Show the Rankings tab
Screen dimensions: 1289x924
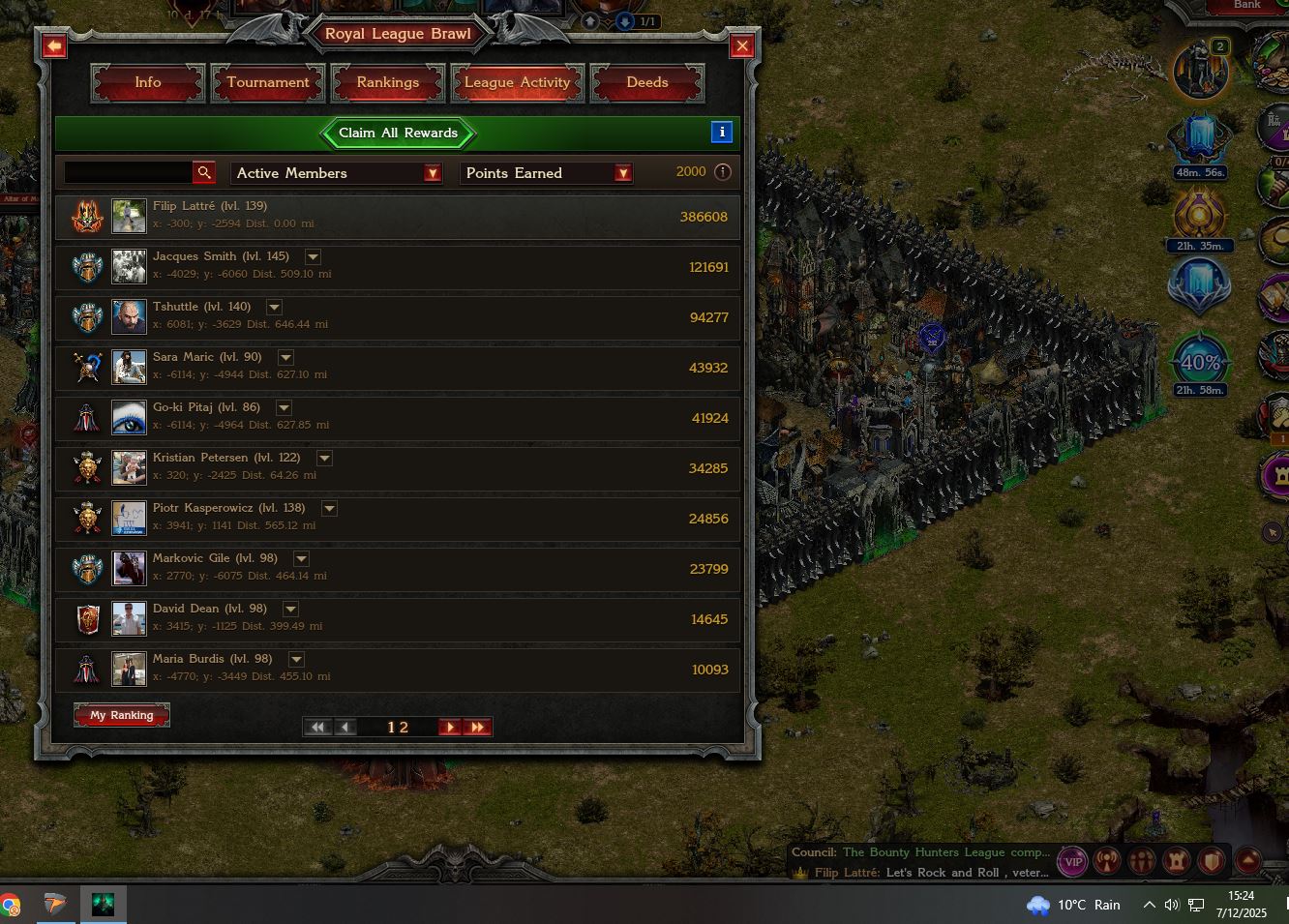tap(387, 83)
